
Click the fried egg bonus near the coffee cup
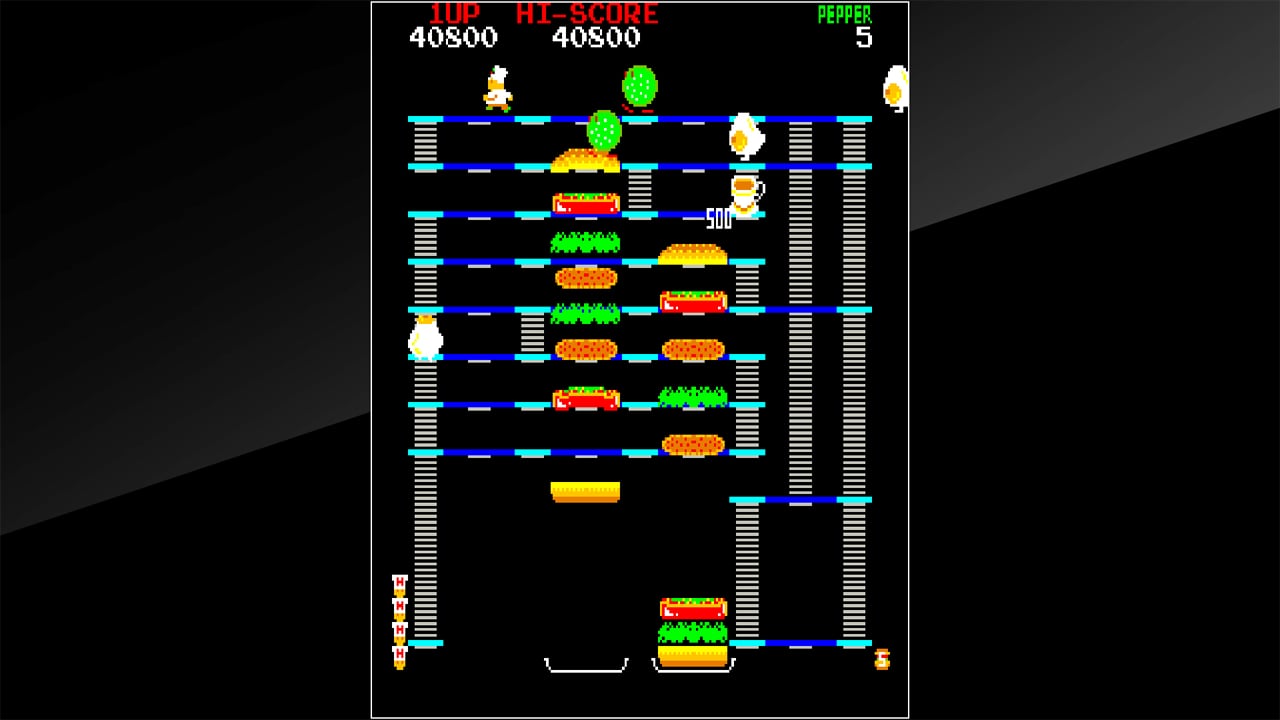coord(744,135)
